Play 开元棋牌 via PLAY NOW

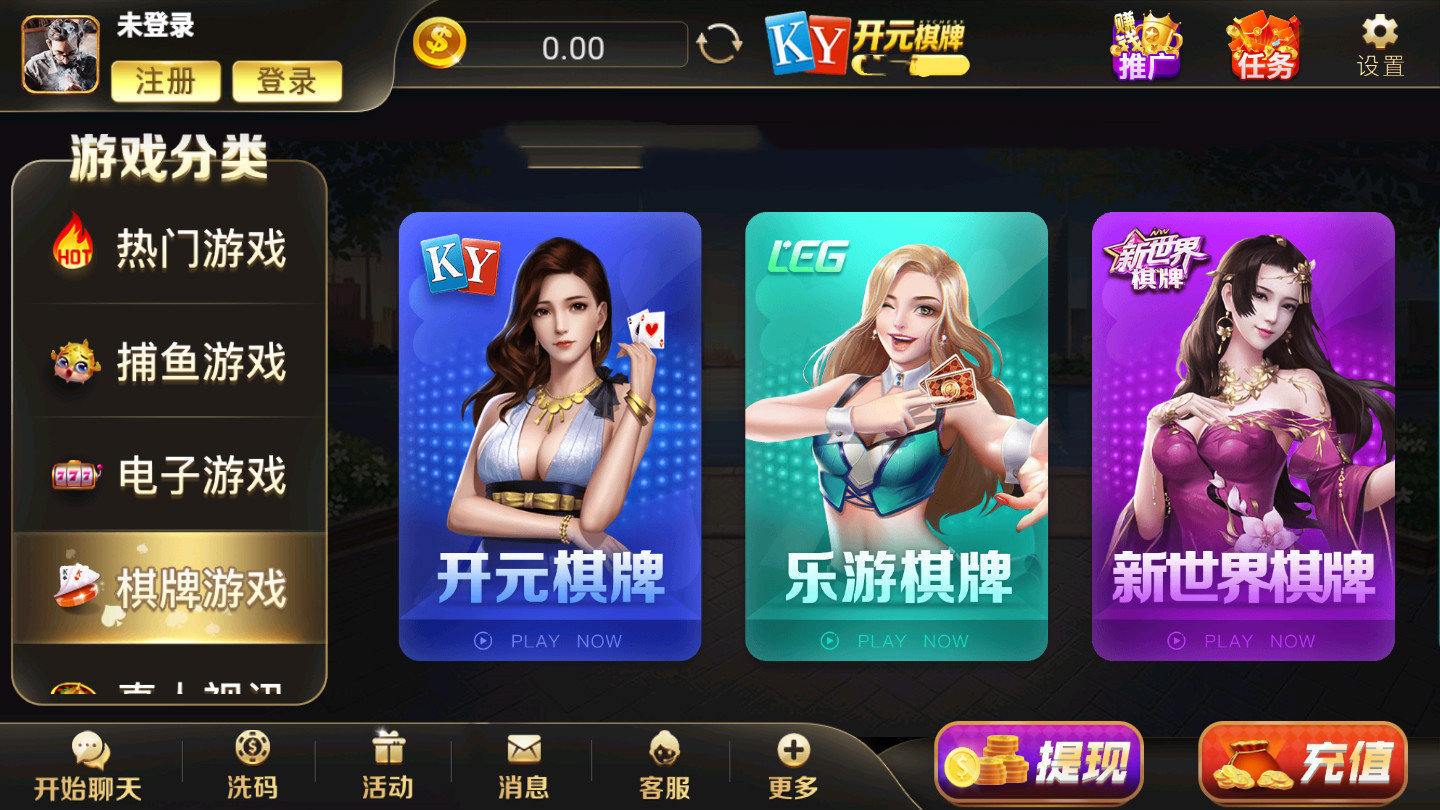pos(551,641)
